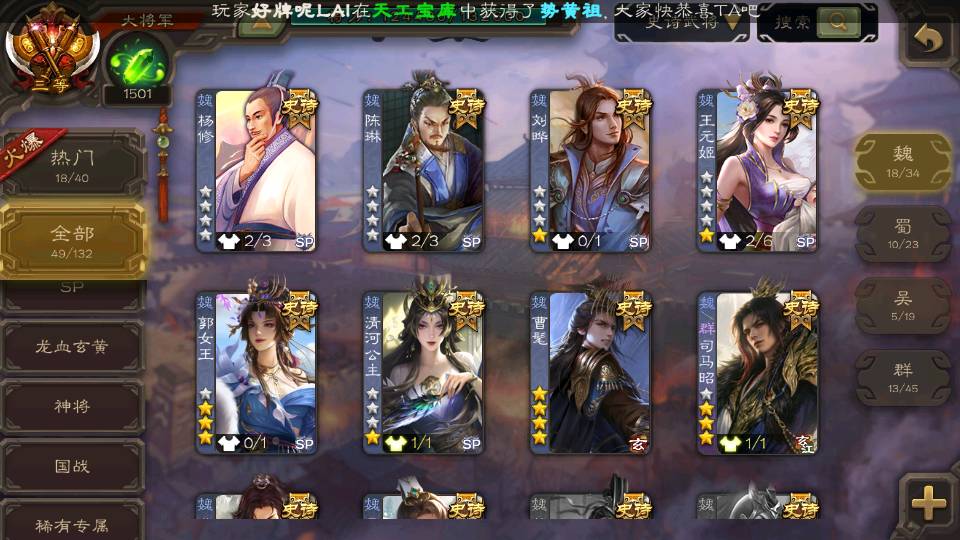
Task: Switch to the 蜀 faction filter
Action: point(902,233)
